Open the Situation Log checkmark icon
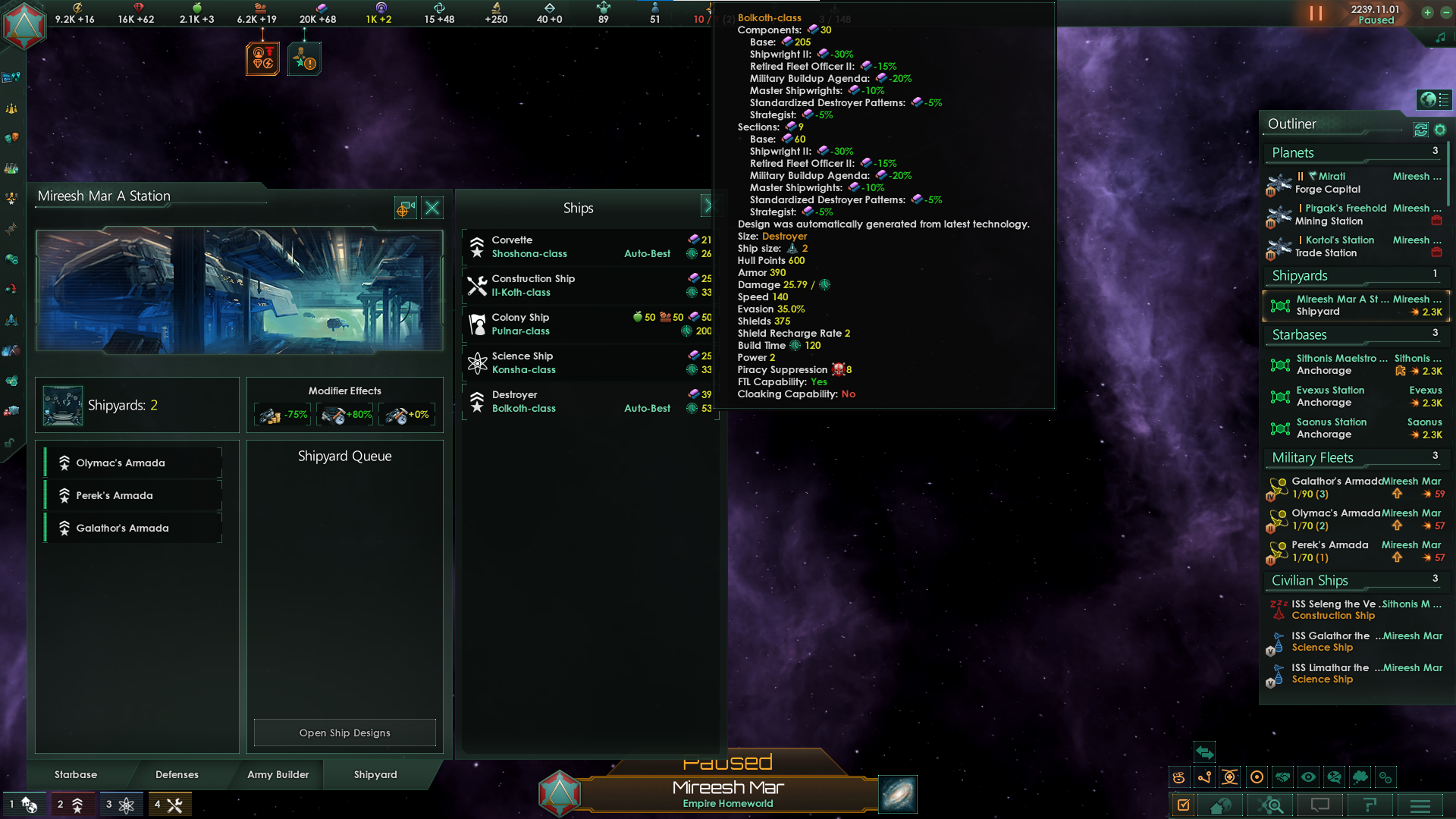1456x819 pixels. (x=1184, y=806)
